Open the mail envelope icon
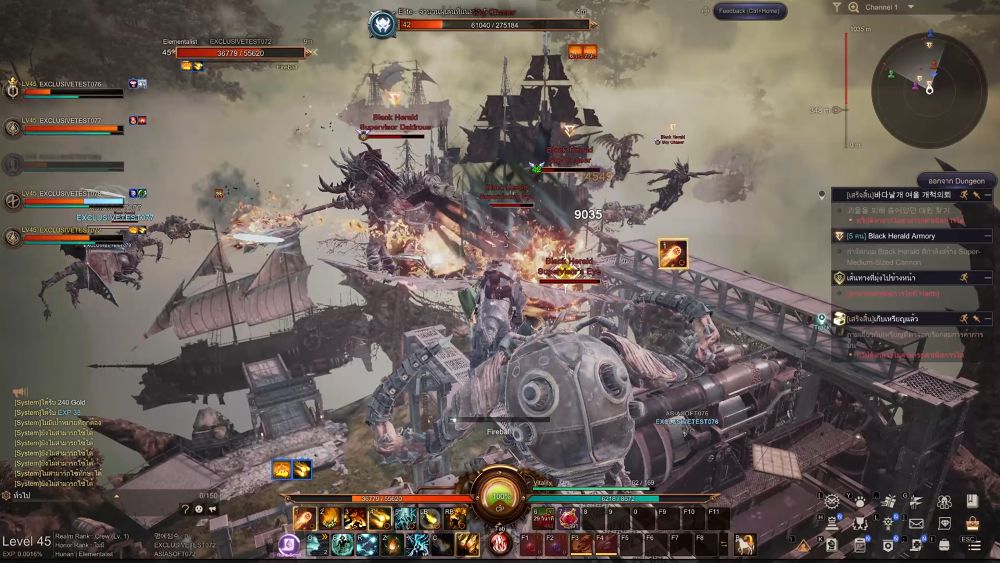This screenshot has height=563, width=1000. tap(916, 523)
